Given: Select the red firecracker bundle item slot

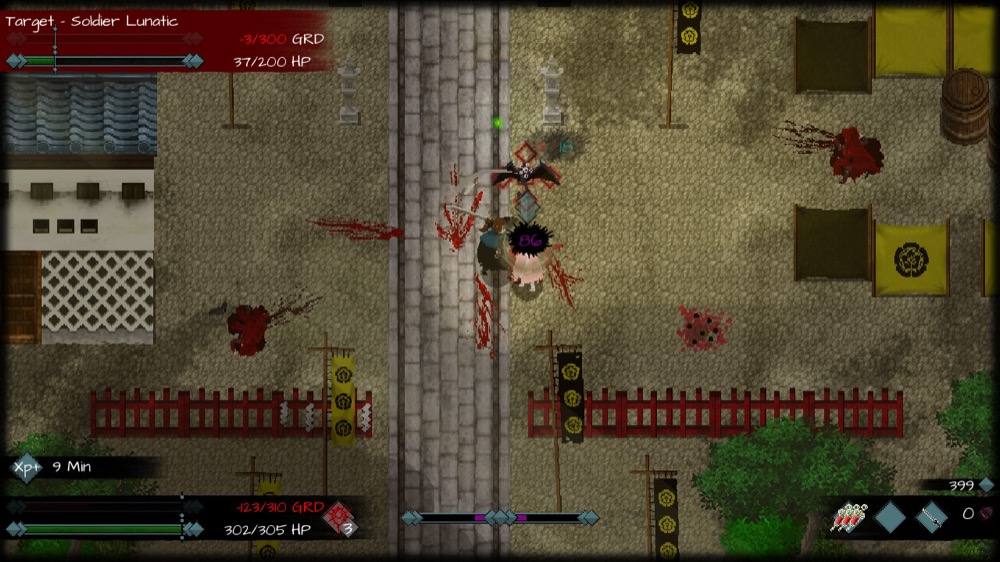Looking at the screenshot, I should pyautogui.click(x=849, y=517).
